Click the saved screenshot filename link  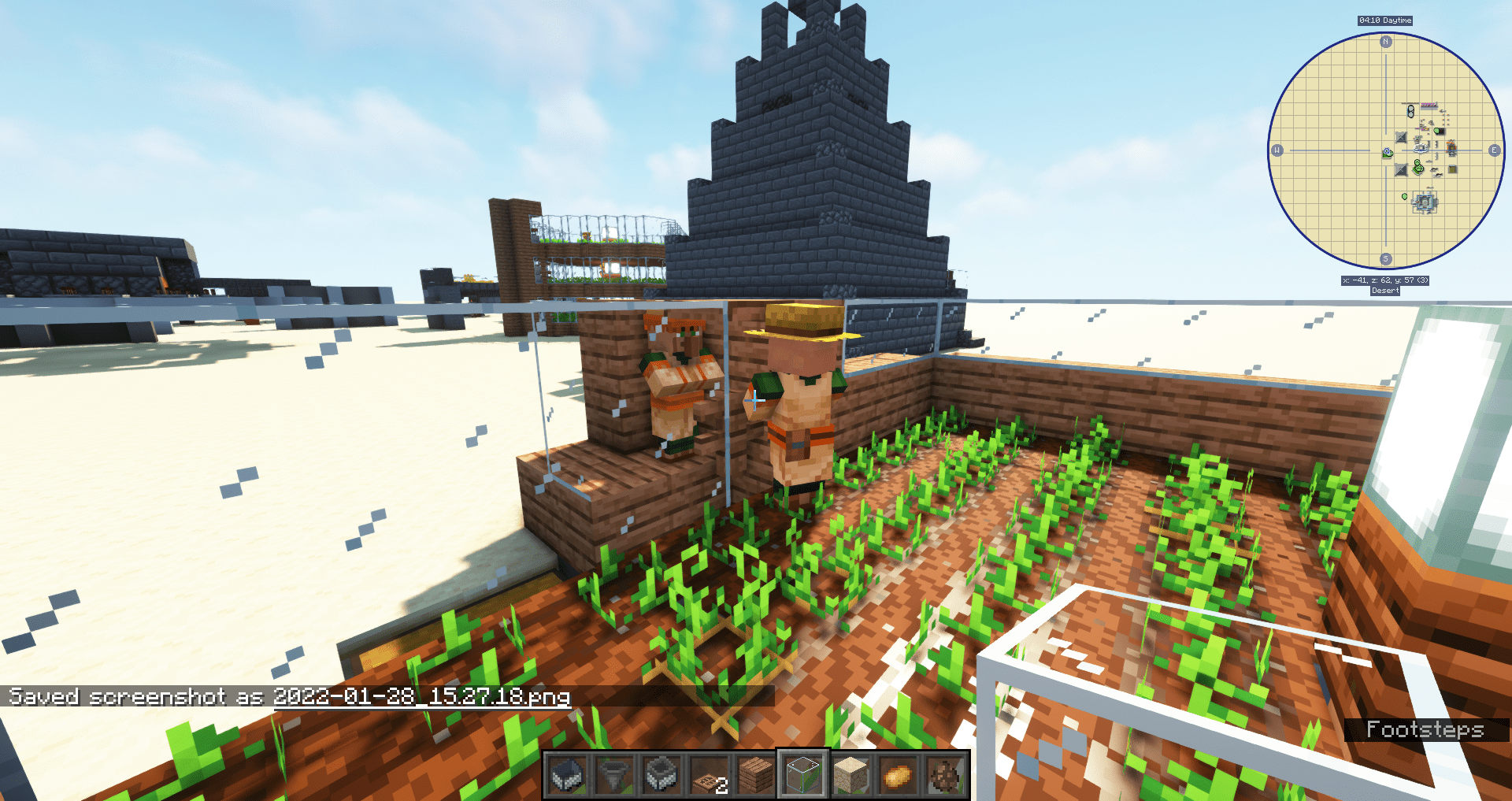pos(420,696)
